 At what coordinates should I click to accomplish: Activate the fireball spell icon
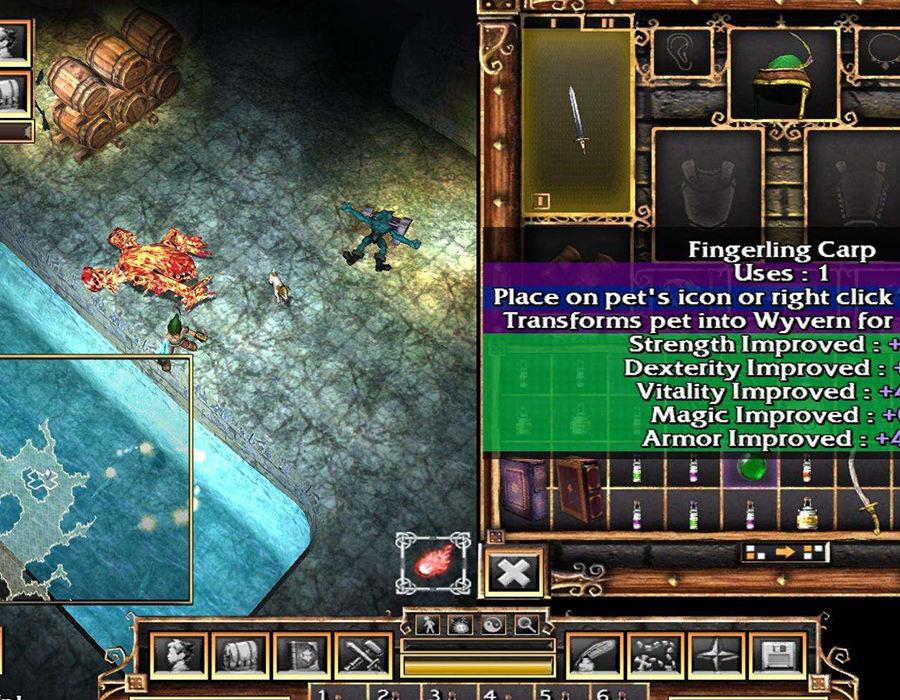coord(432,561)
